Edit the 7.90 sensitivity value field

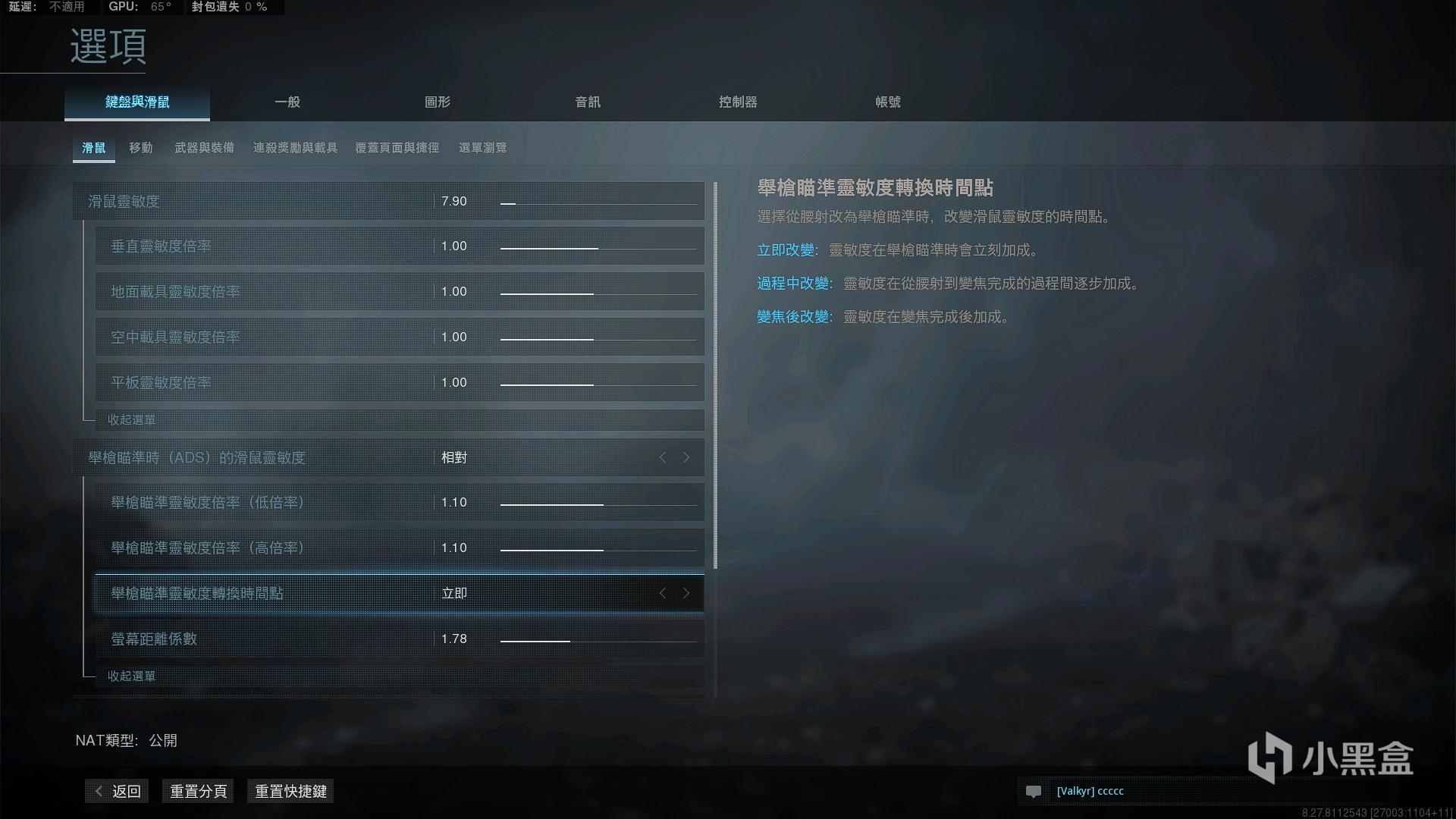coord(453,201)
